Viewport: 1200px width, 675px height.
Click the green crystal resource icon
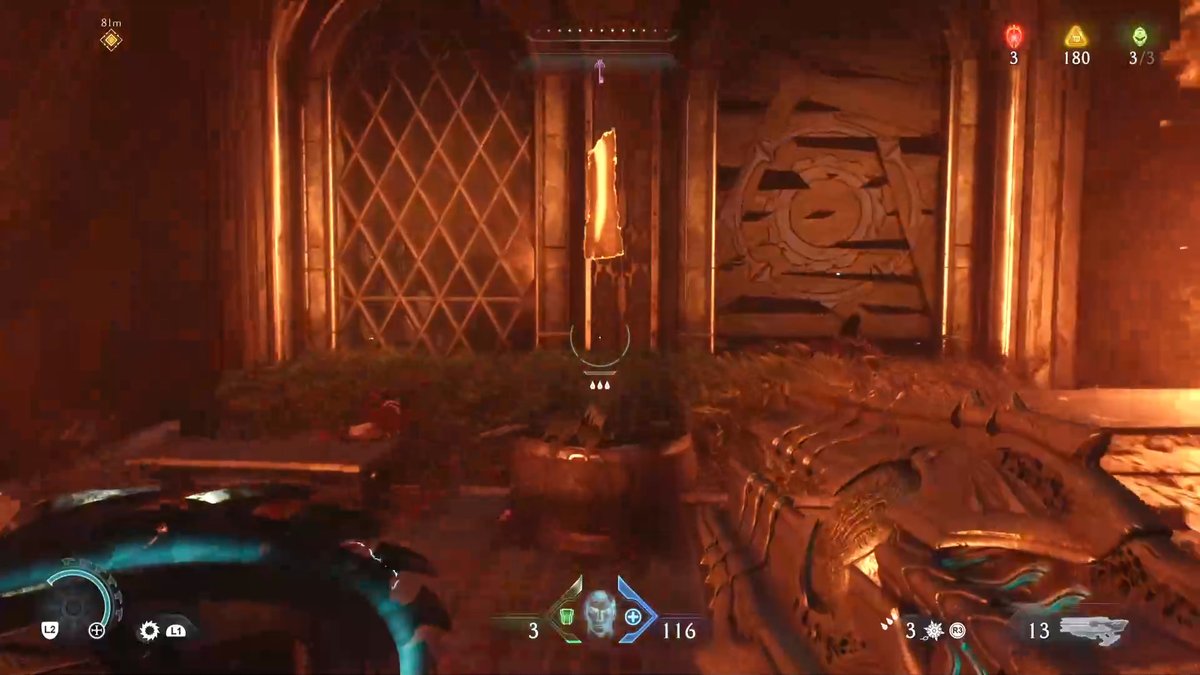point(1140,37)
